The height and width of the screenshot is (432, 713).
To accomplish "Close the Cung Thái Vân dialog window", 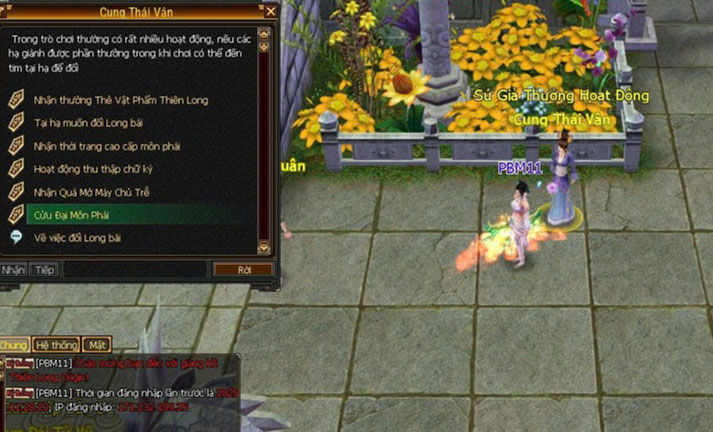I will 270,12.
